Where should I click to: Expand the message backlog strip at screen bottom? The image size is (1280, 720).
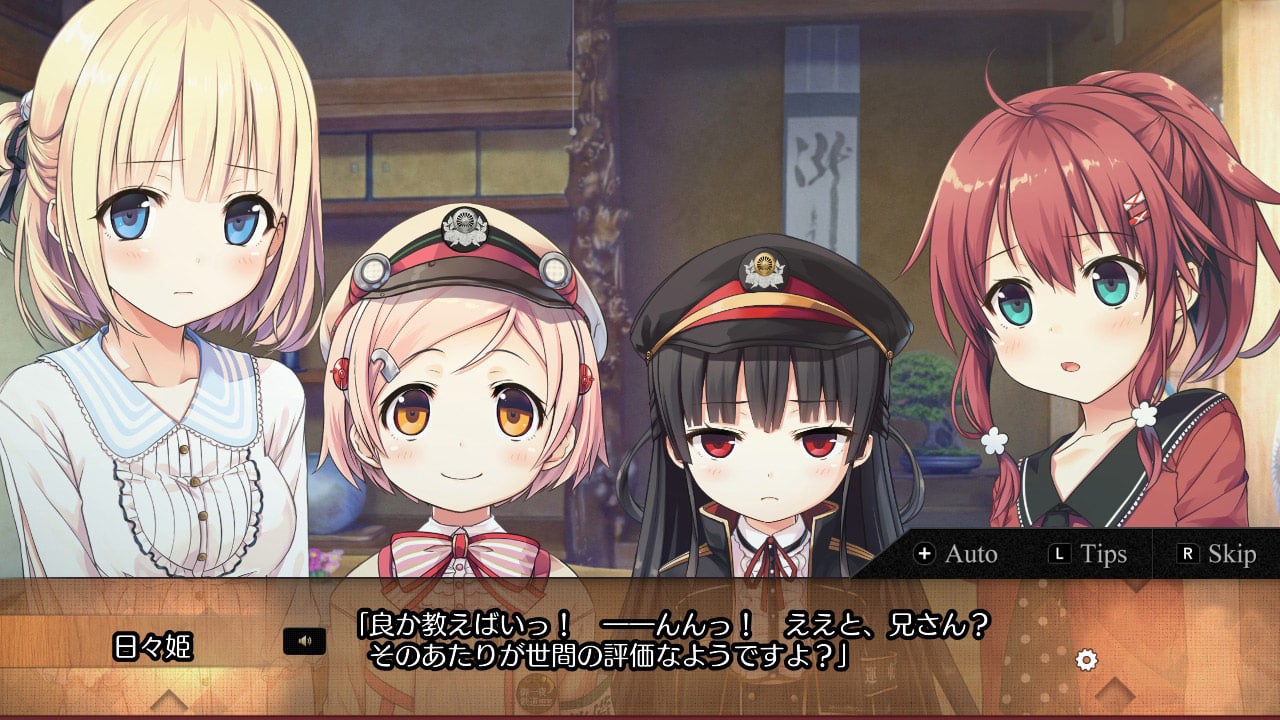click(x=640, y=715)
